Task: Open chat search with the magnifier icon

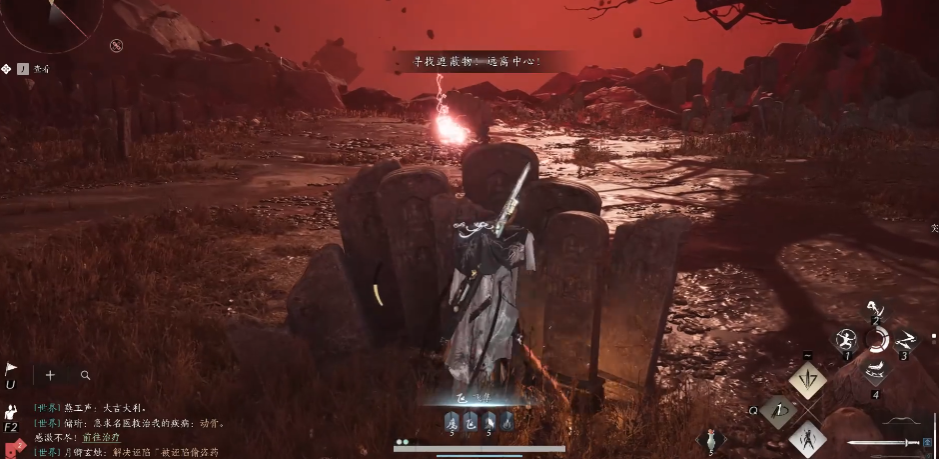Action: (86, 375)
